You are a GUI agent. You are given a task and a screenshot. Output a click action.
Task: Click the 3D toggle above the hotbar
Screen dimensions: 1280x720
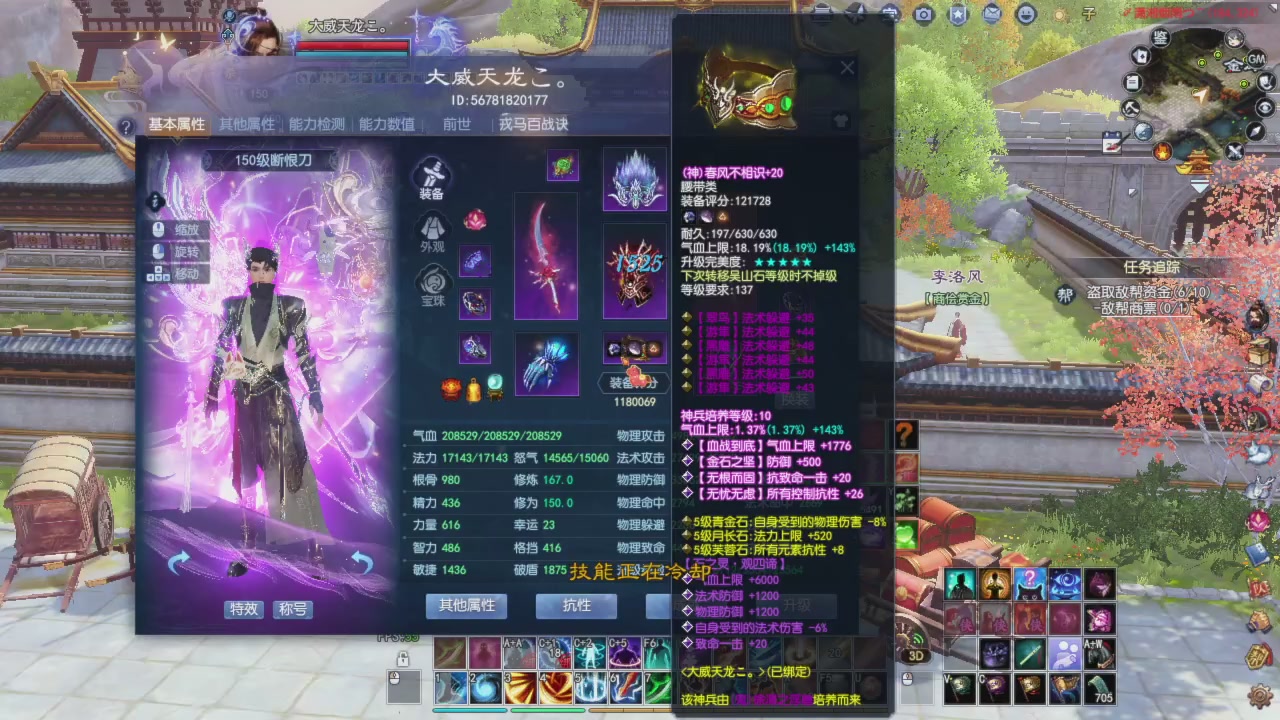[916, 654]
